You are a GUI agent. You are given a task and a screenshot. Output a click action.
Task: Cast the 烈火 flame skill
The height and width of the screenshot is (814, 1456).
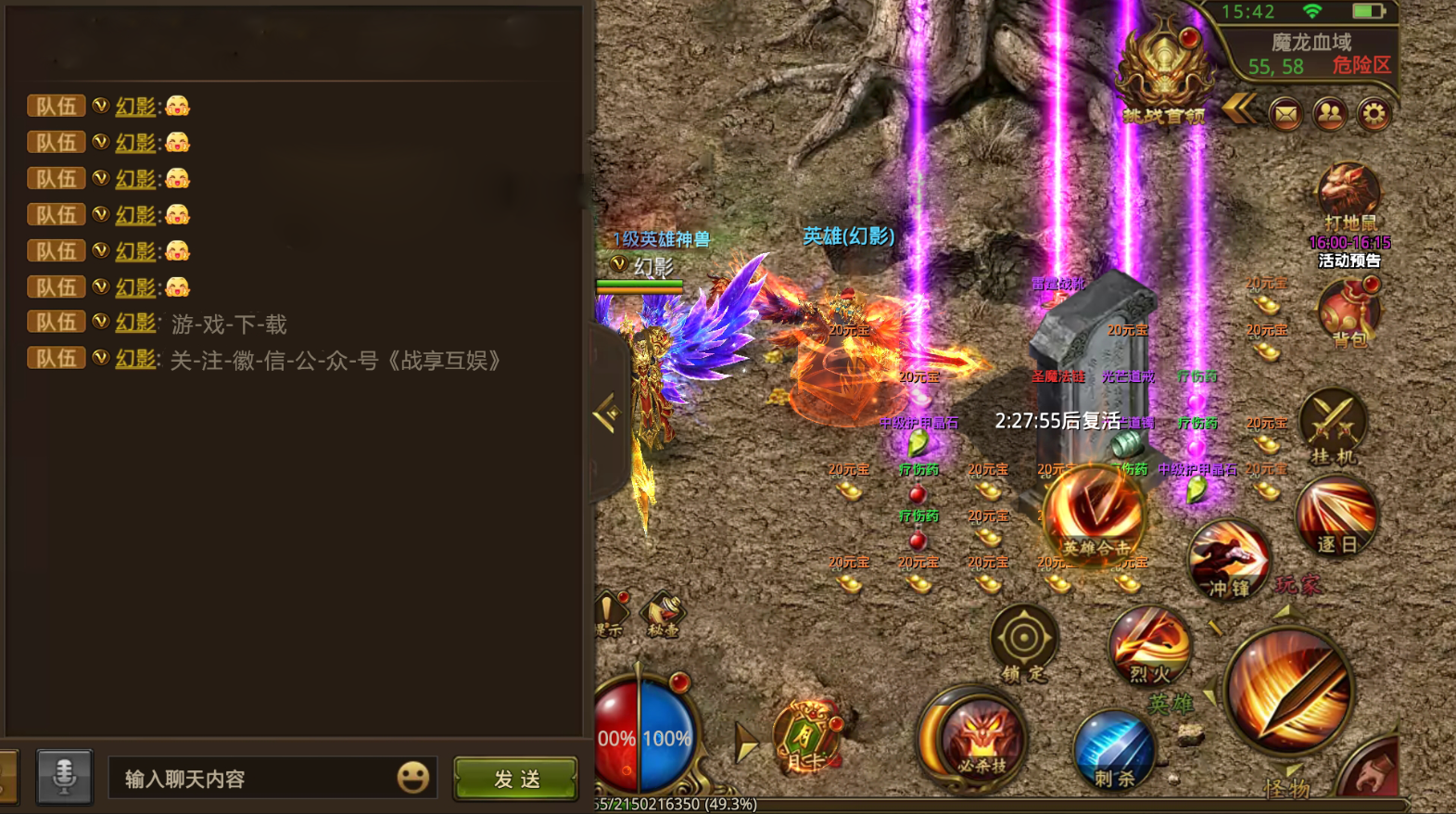(x=1149, y=646)
